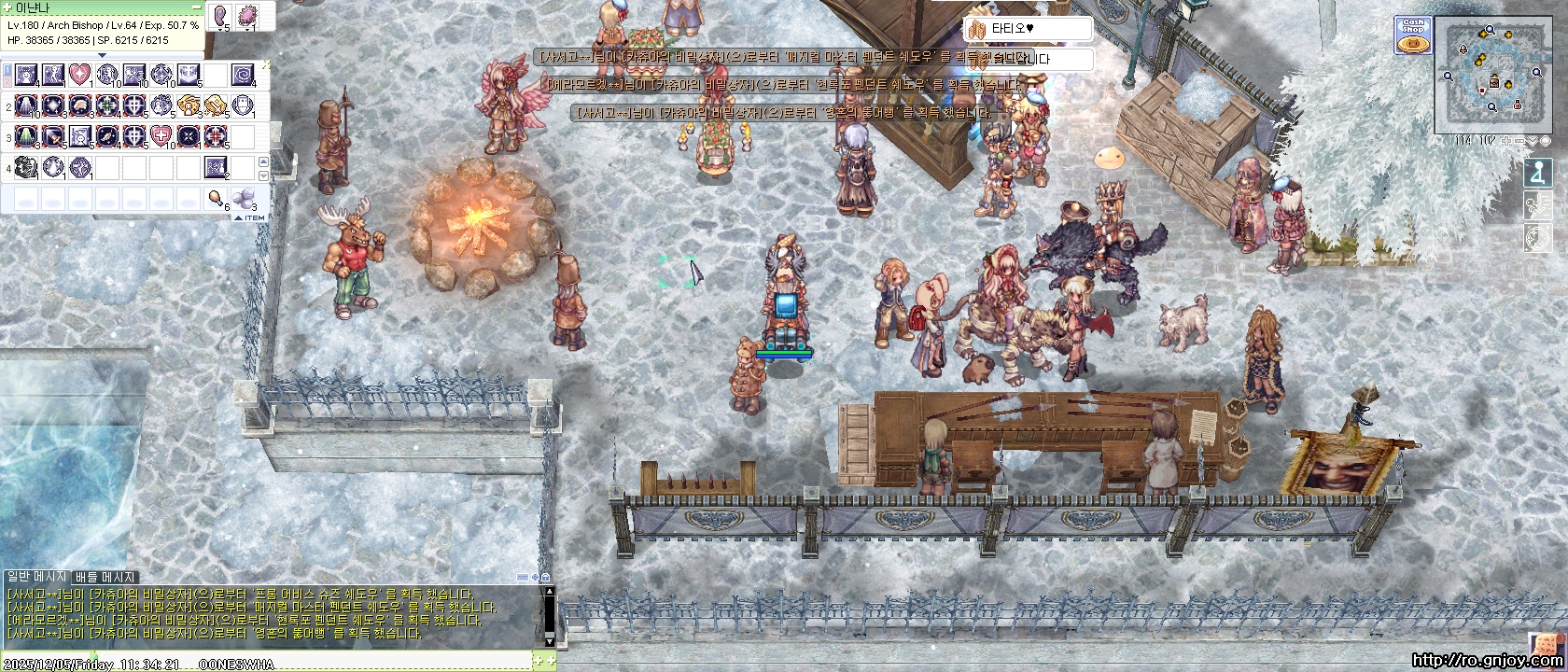Use the meat item in quick slot
This screenshot has width=1568, height=672.
[x=216, y=197]
